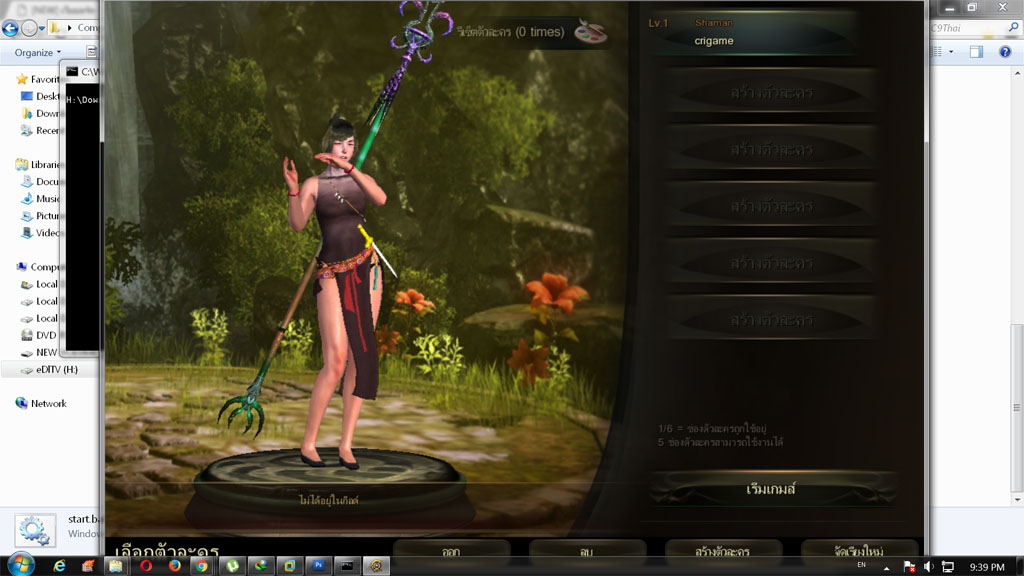Open the Windows Start menu

[x=19, y=565]
